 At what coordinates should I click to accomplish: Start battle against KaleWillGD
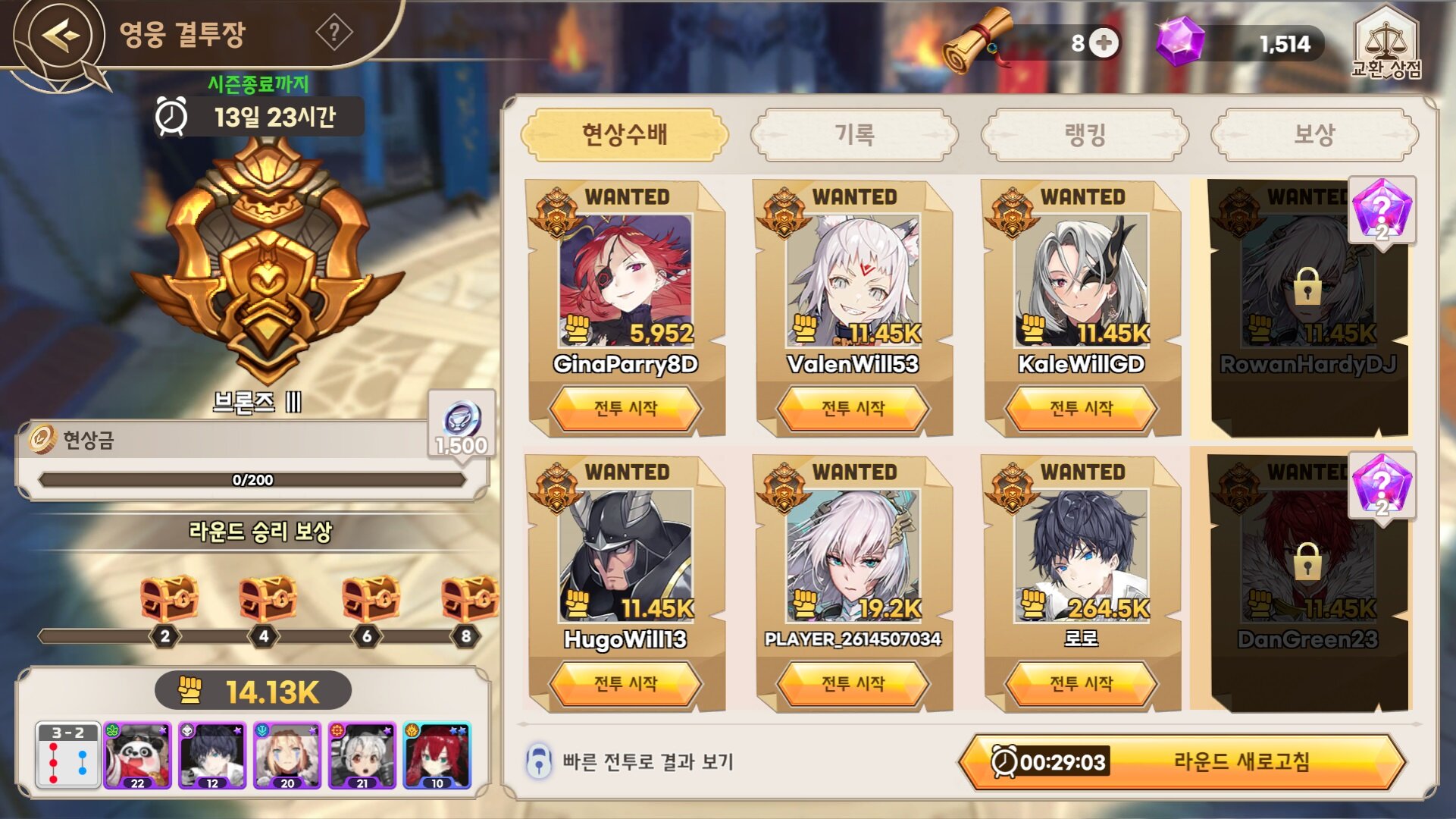coord(1081,409)
